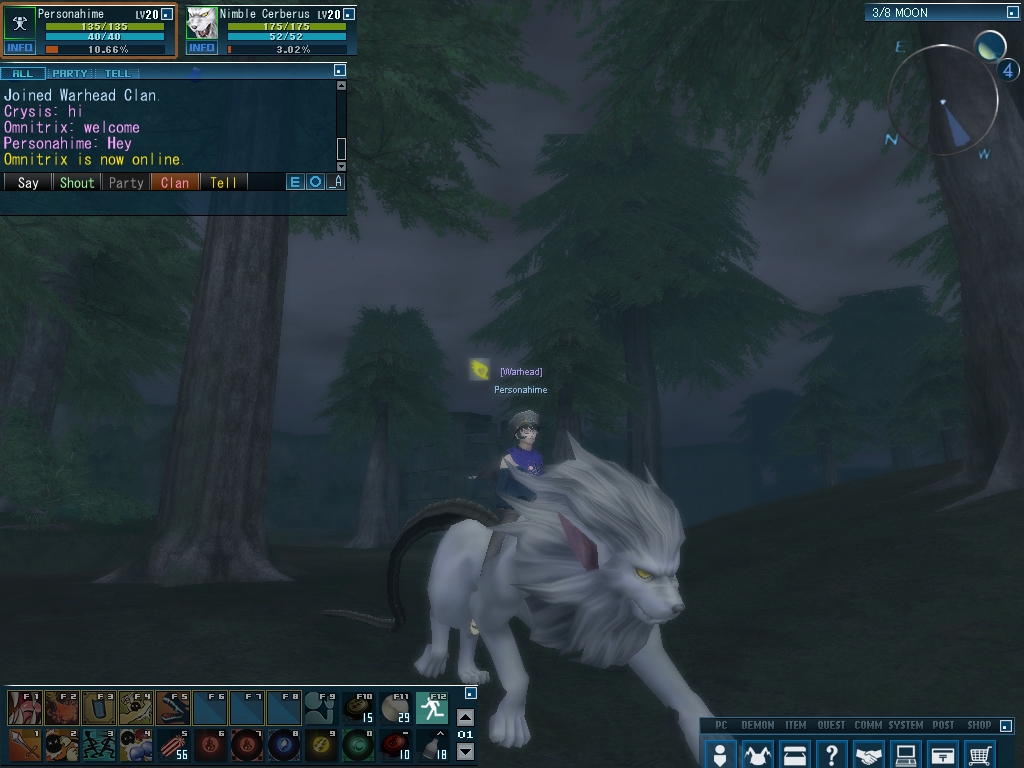
Task: Switch chat to the PARTY tab
Action: point(70,73)
